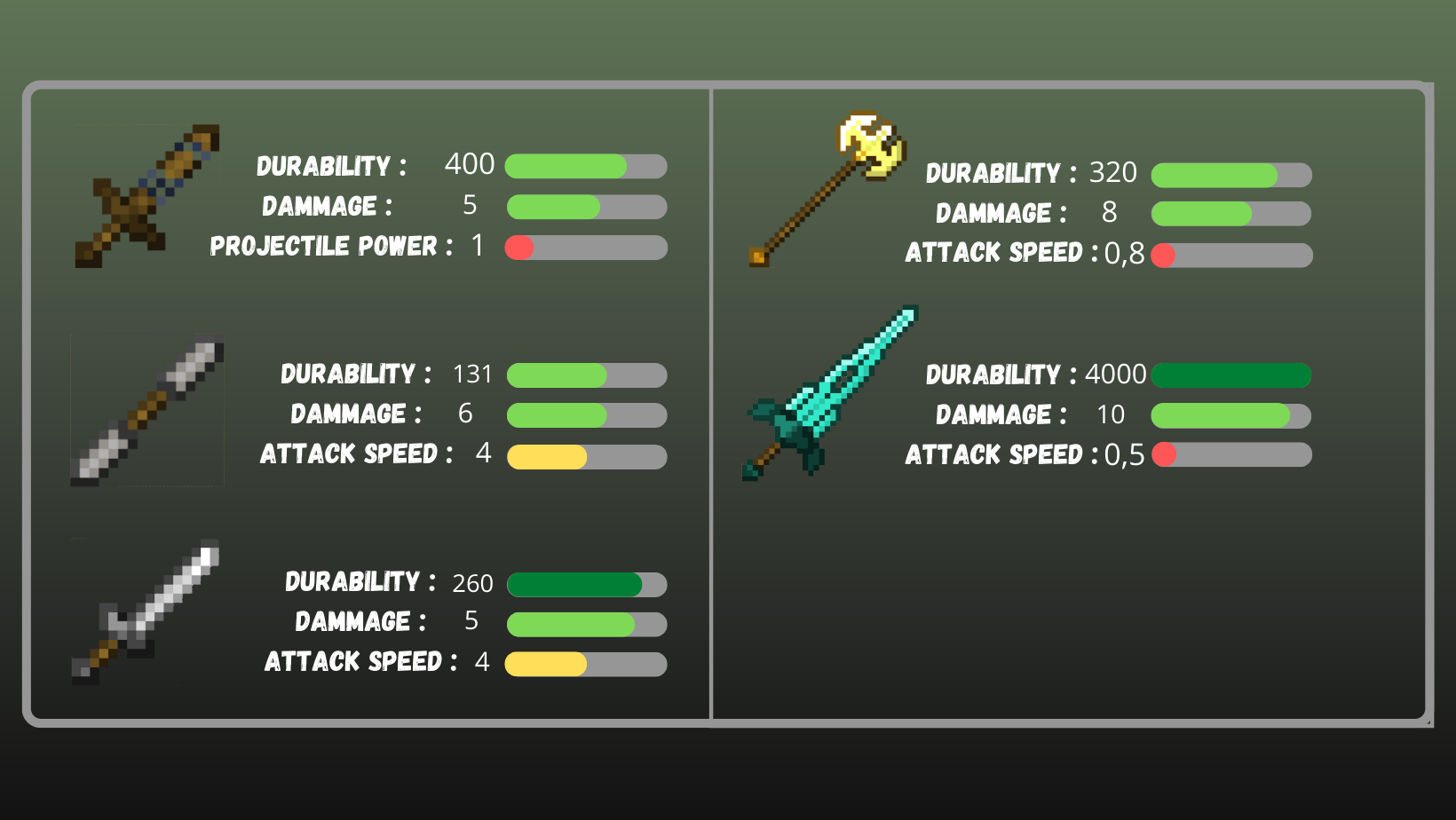Image resolution: width=1456 pixels, height=820 pixels.
Task: Click the value 400 next to bow durability
Action: tap(470, 165)
